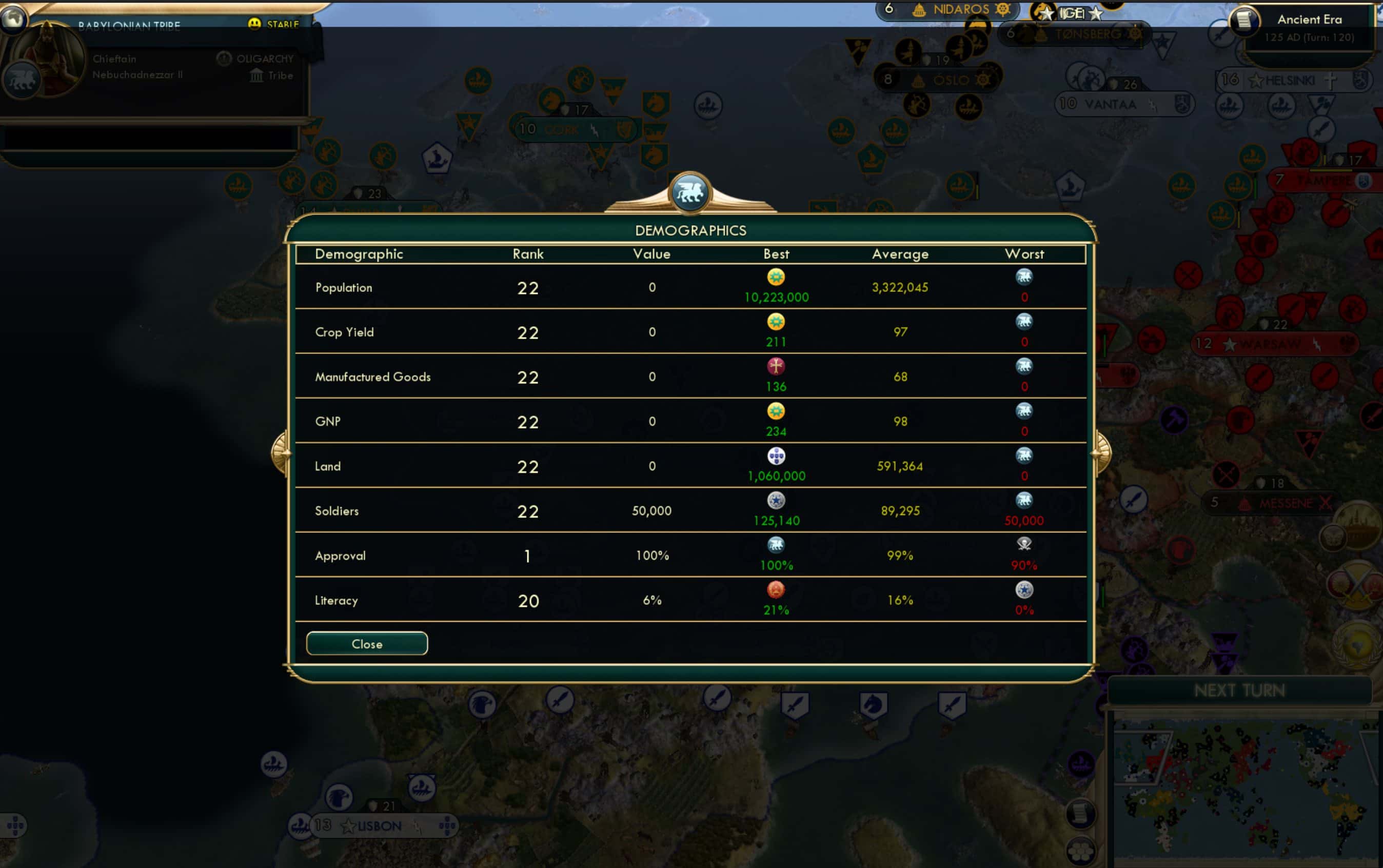Click the cross icon for best Manufactured Goods
This screenshot has height=868, width=1383.
point(776,367)
